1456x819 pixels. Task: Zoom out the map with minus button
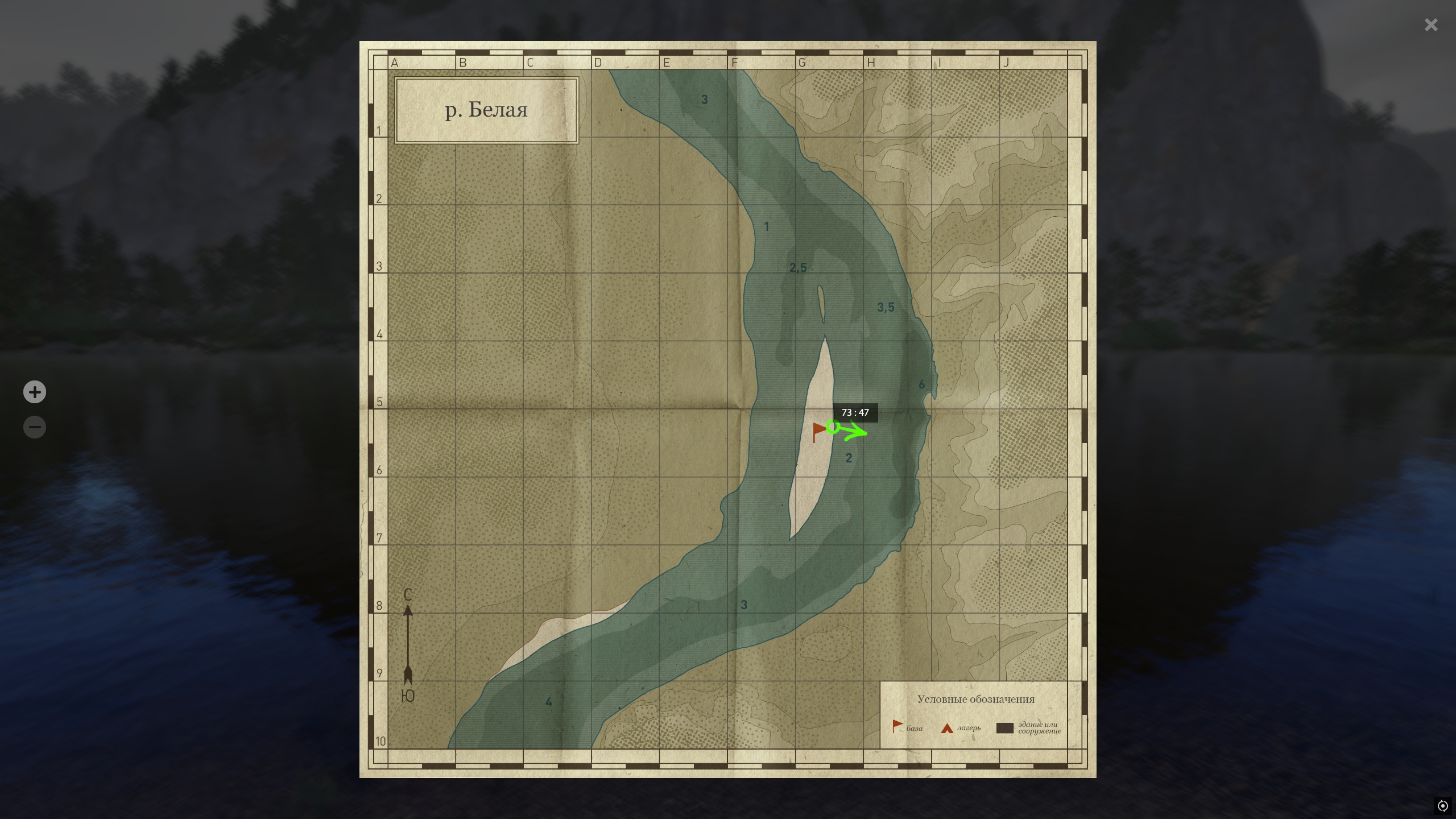35,427
